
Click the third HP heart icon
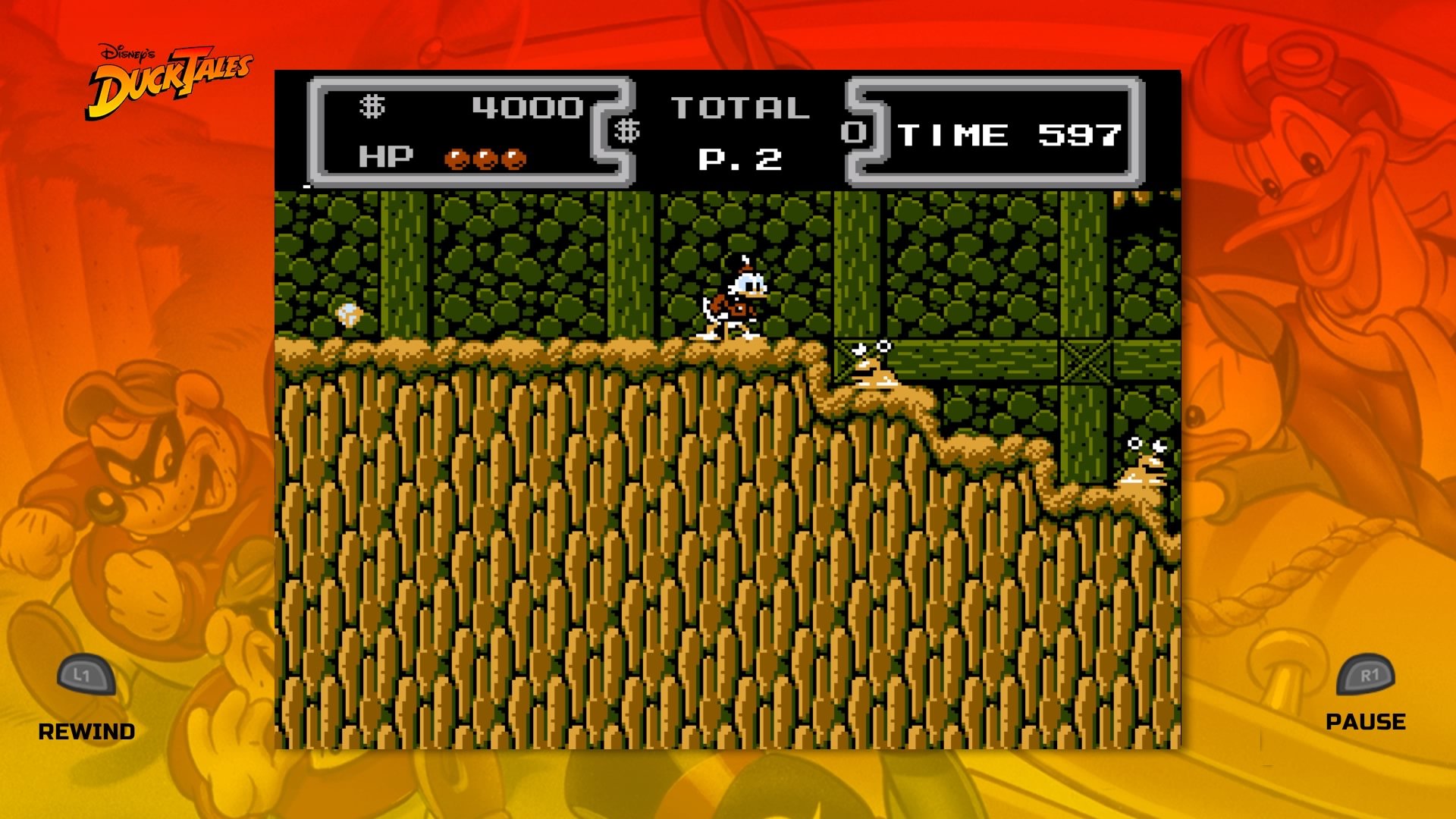(513, 157)
